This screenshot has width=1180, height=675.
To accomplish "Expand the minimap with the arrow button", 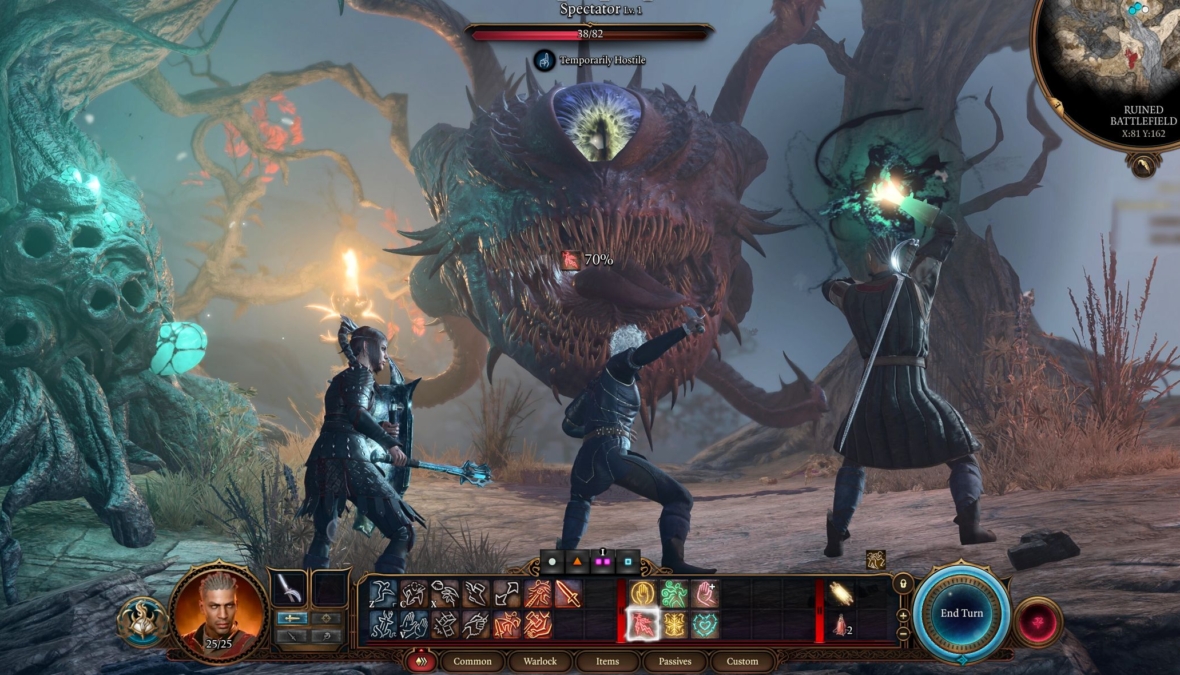I will click(x=1143, y=167).
